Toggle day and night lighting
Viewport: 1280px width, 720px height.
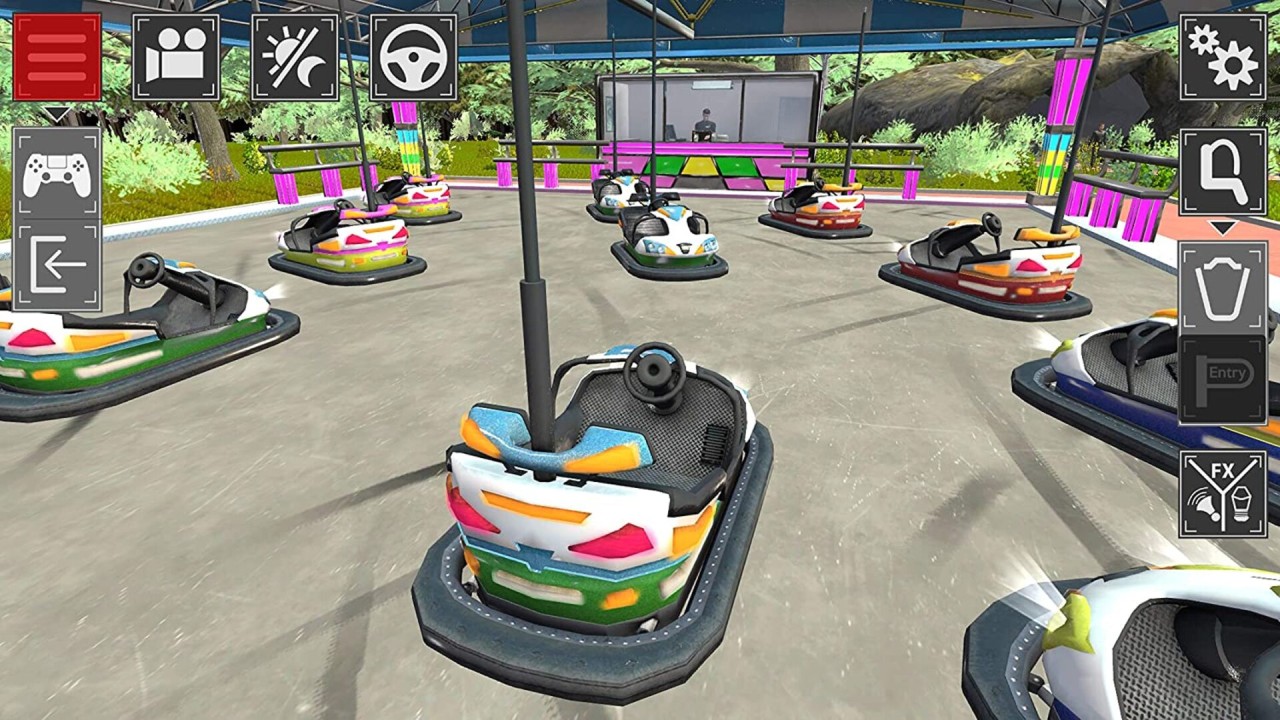[295, 57]
